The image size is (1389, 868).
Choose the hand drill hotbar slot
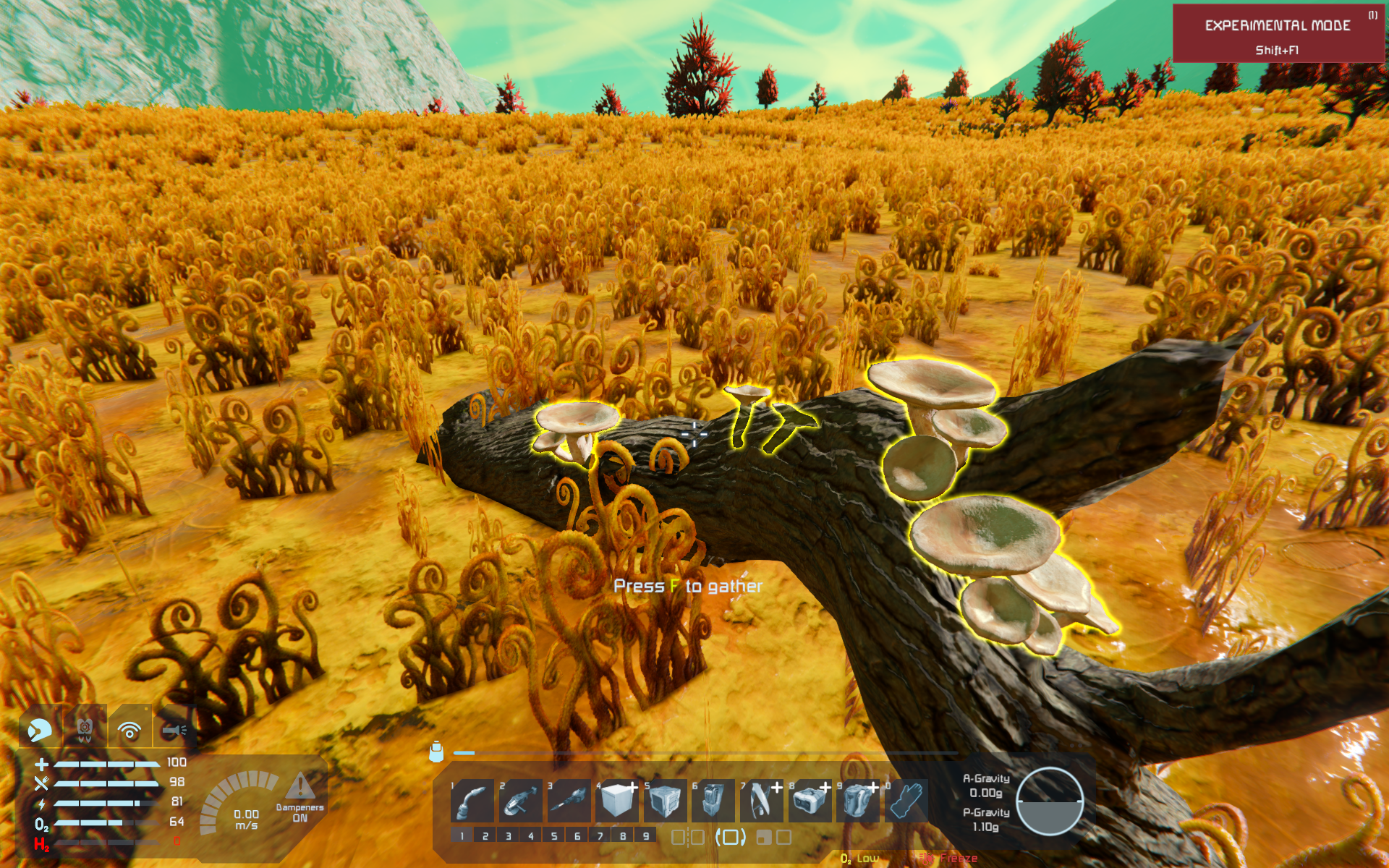point(569,801)
